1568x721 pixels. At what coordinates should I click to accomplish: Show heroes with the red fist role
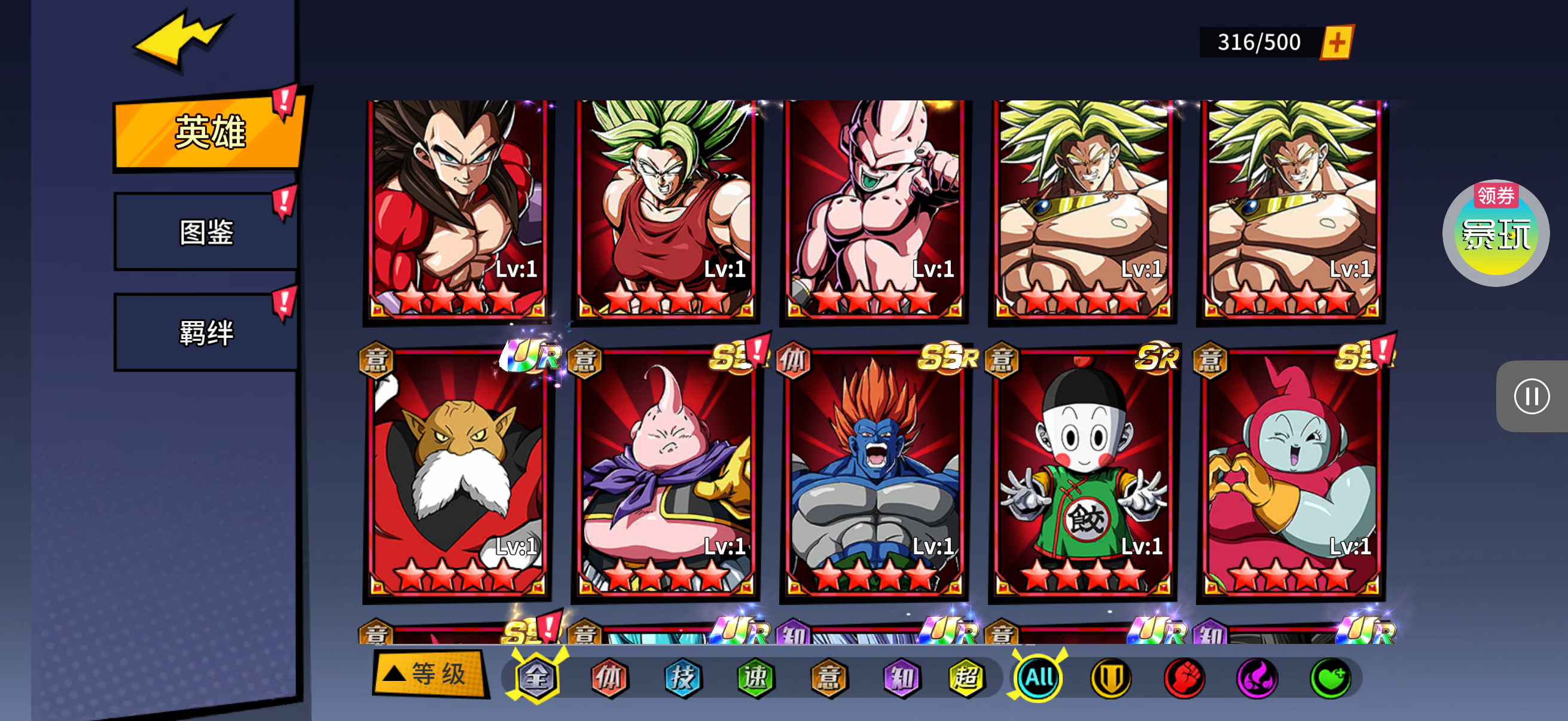point(1184,677)
